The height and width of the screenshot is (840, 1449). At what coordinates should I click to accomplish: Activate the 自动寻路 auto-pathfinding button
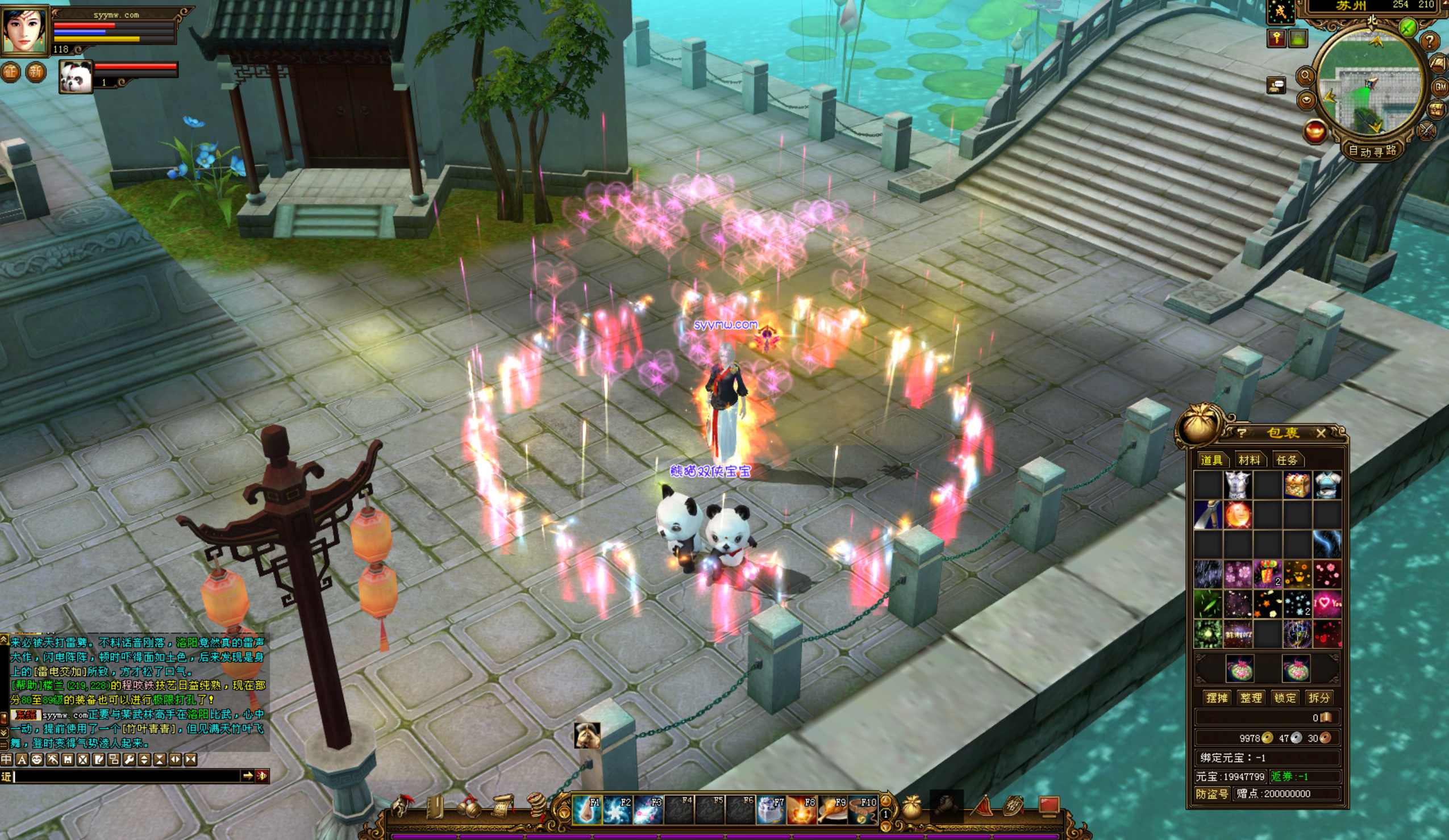coord(1372,151)
